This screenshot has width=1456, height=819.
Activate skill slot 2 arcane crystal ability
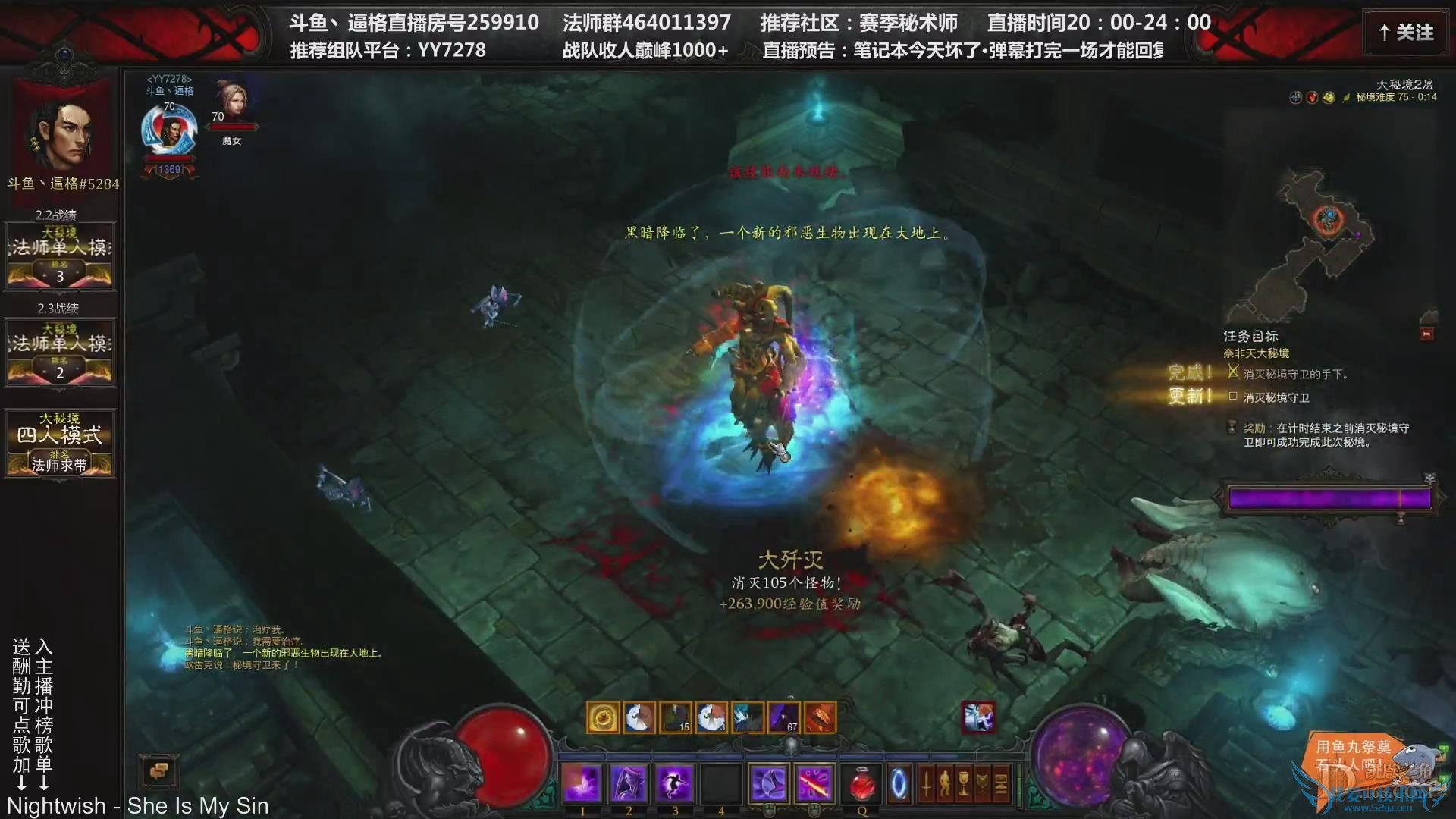click(629, 783)
